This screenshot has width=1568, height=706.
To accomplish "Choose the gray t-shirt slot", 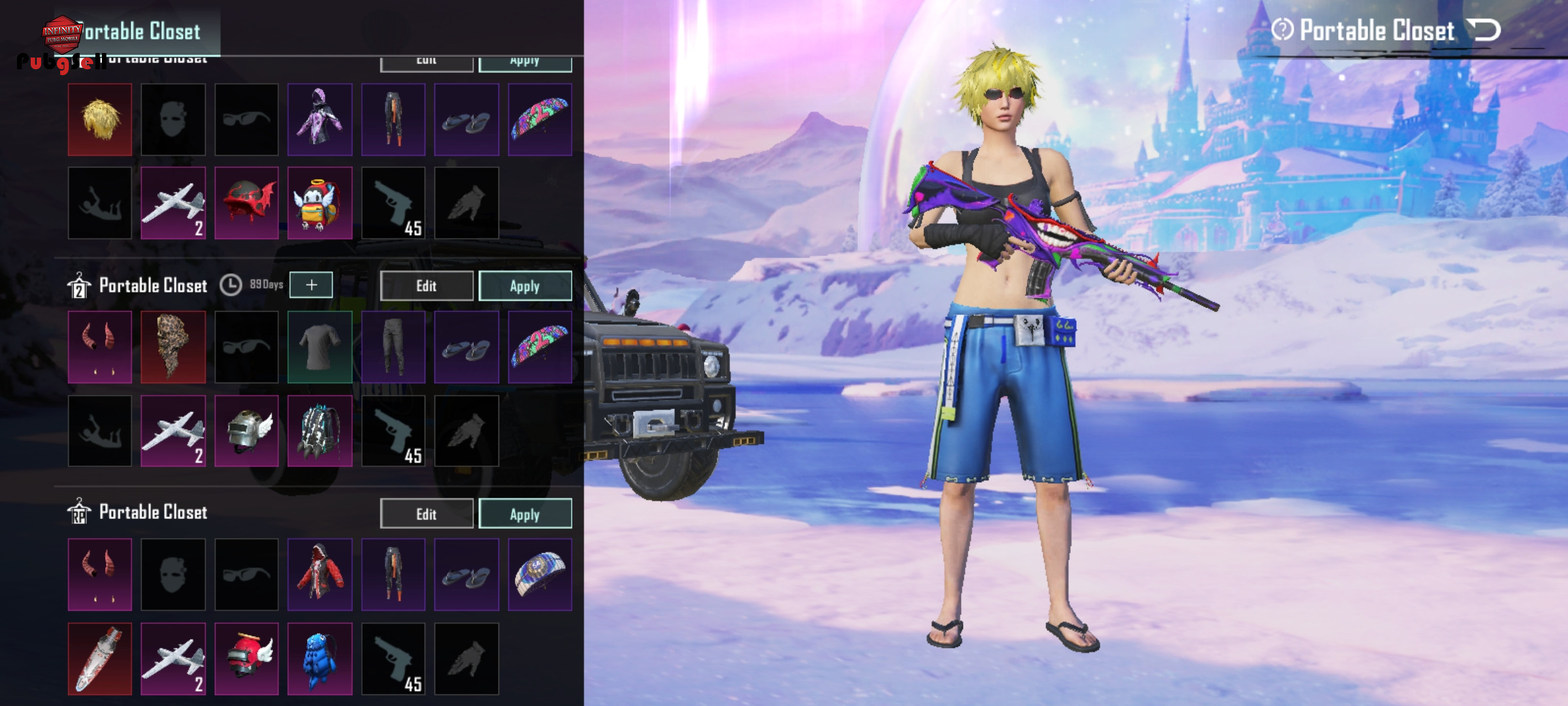I will pos(319,347).
